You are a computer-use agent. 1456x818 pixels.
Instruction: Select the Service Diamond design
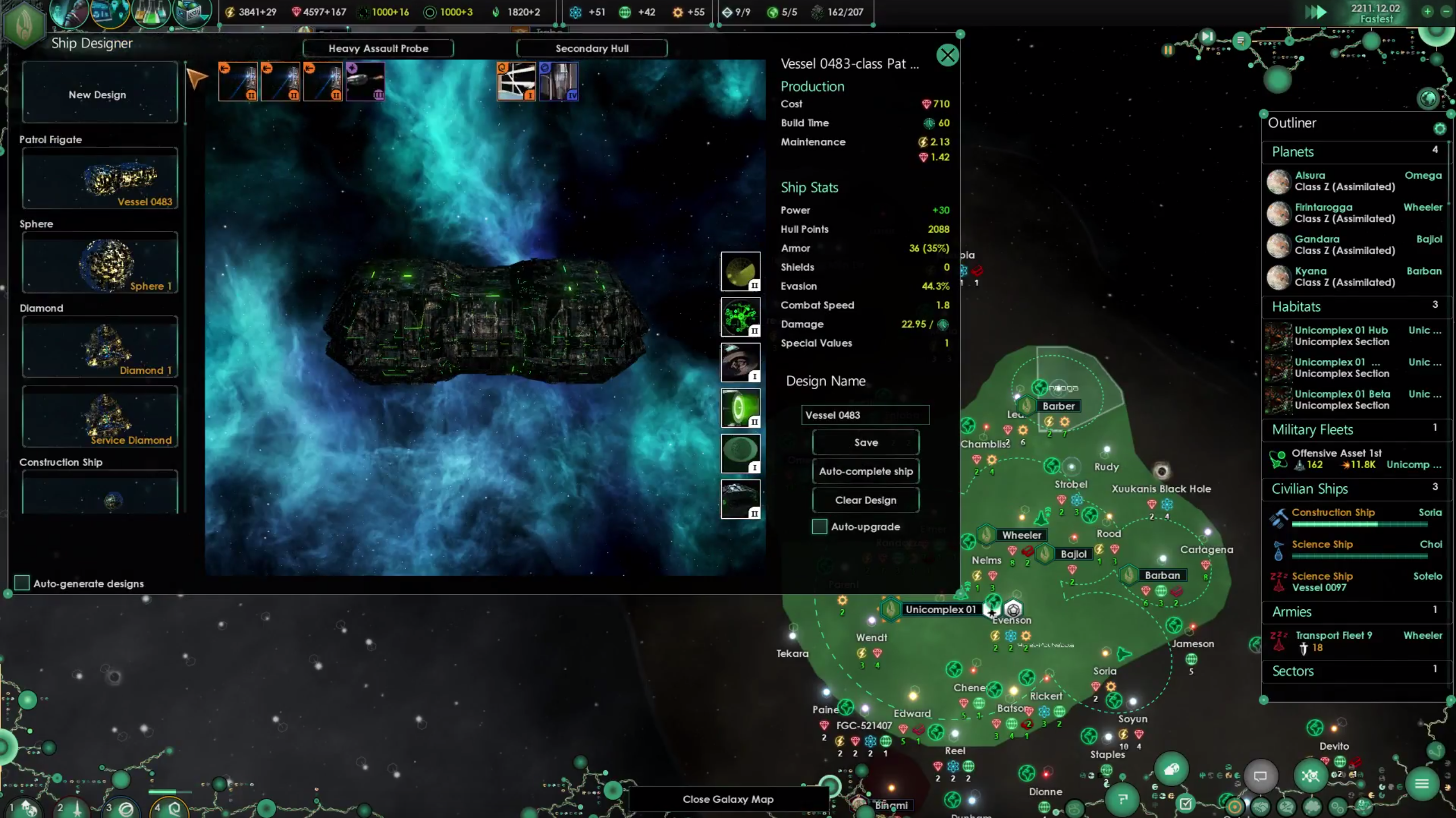click(x=100, y=417)
